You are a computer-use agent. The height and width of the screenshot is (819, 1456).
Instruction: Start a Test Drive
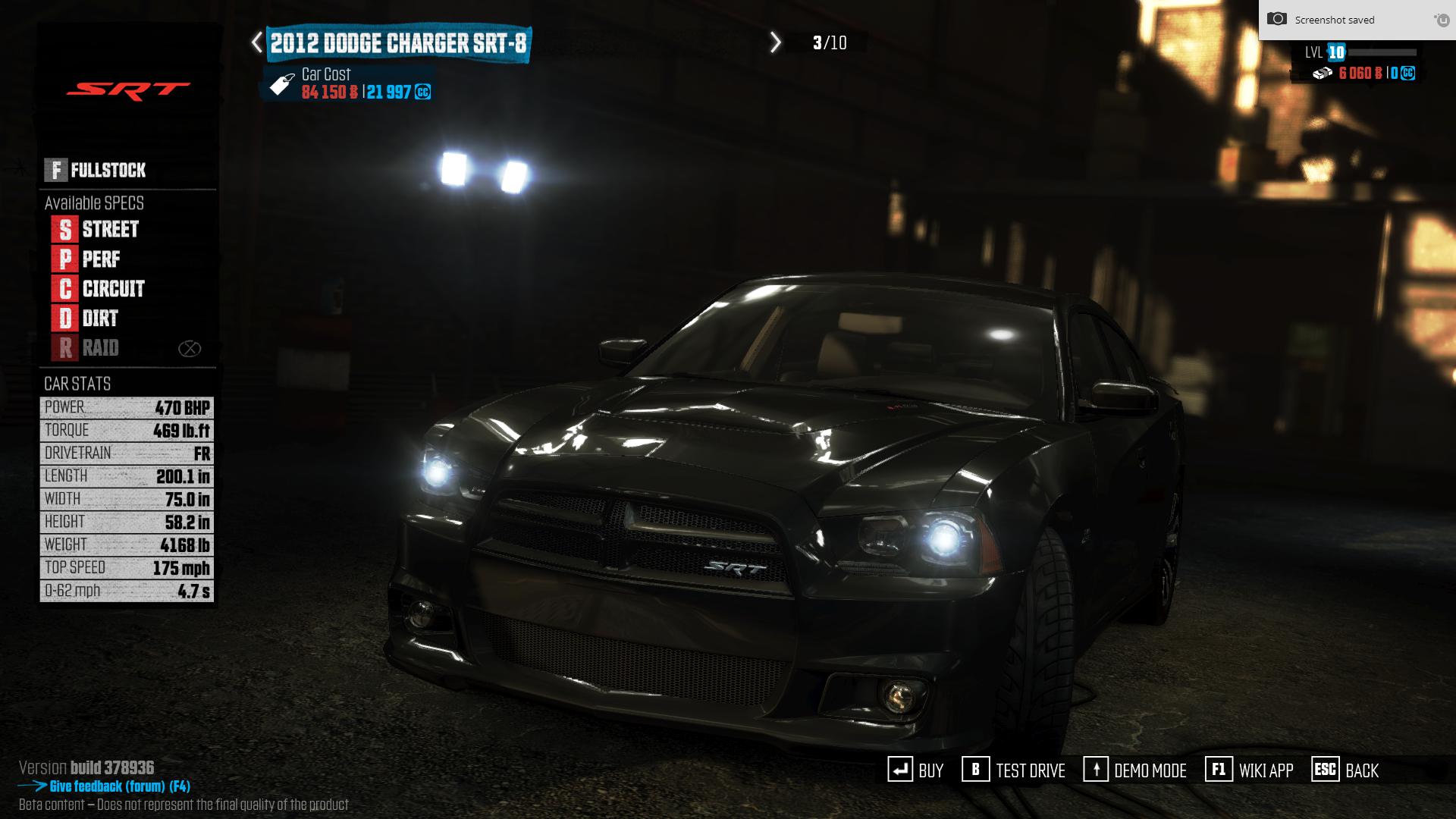tap(1014, 770)
